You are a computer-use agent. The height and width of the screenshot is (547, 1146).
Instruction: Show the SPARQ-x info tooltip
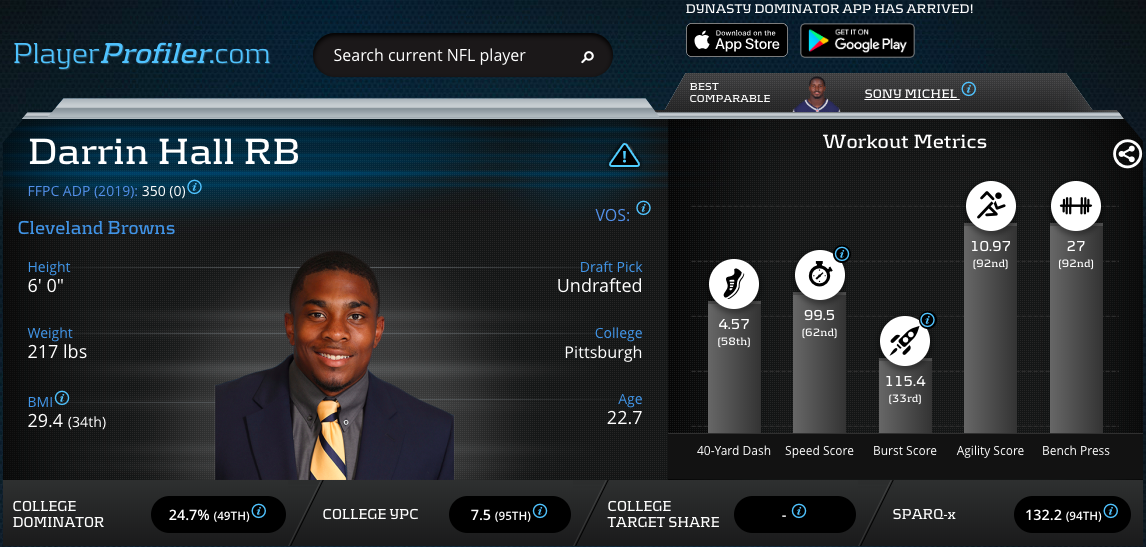click(1111, 511)
